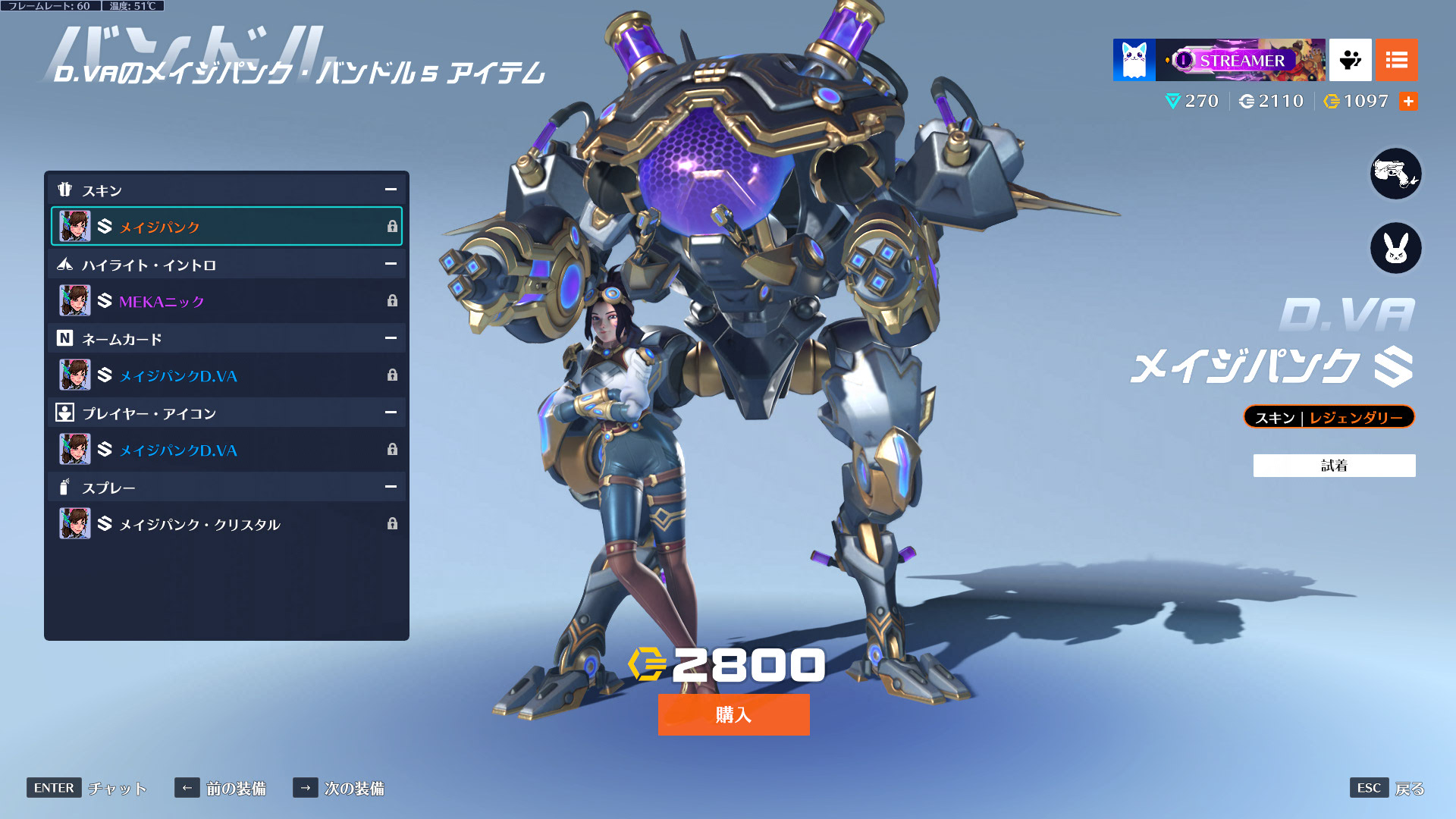
Task: Open the orange list menu button
Action: [1396, 60]
